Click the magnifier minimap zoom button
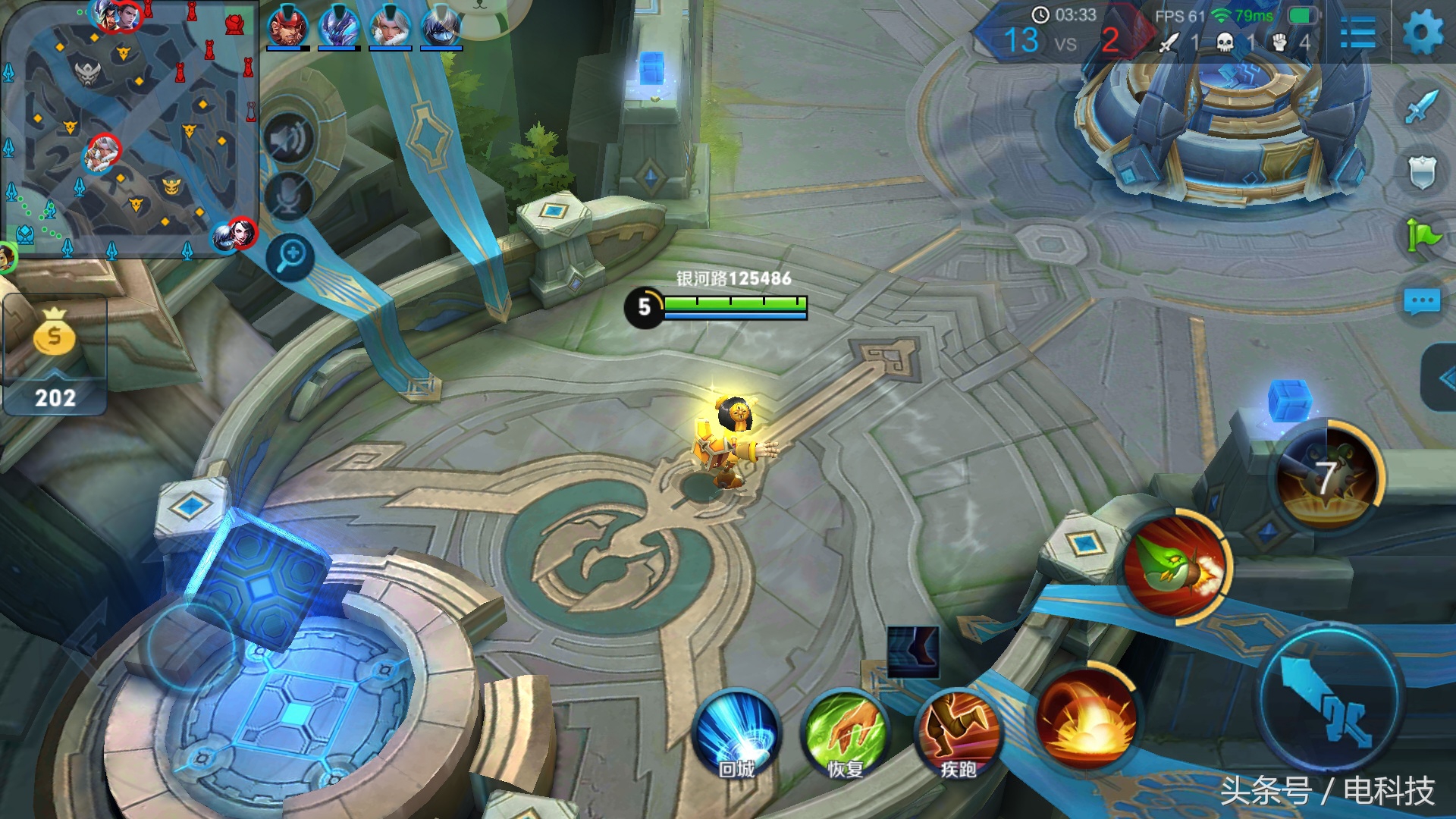 coord(291,256)
